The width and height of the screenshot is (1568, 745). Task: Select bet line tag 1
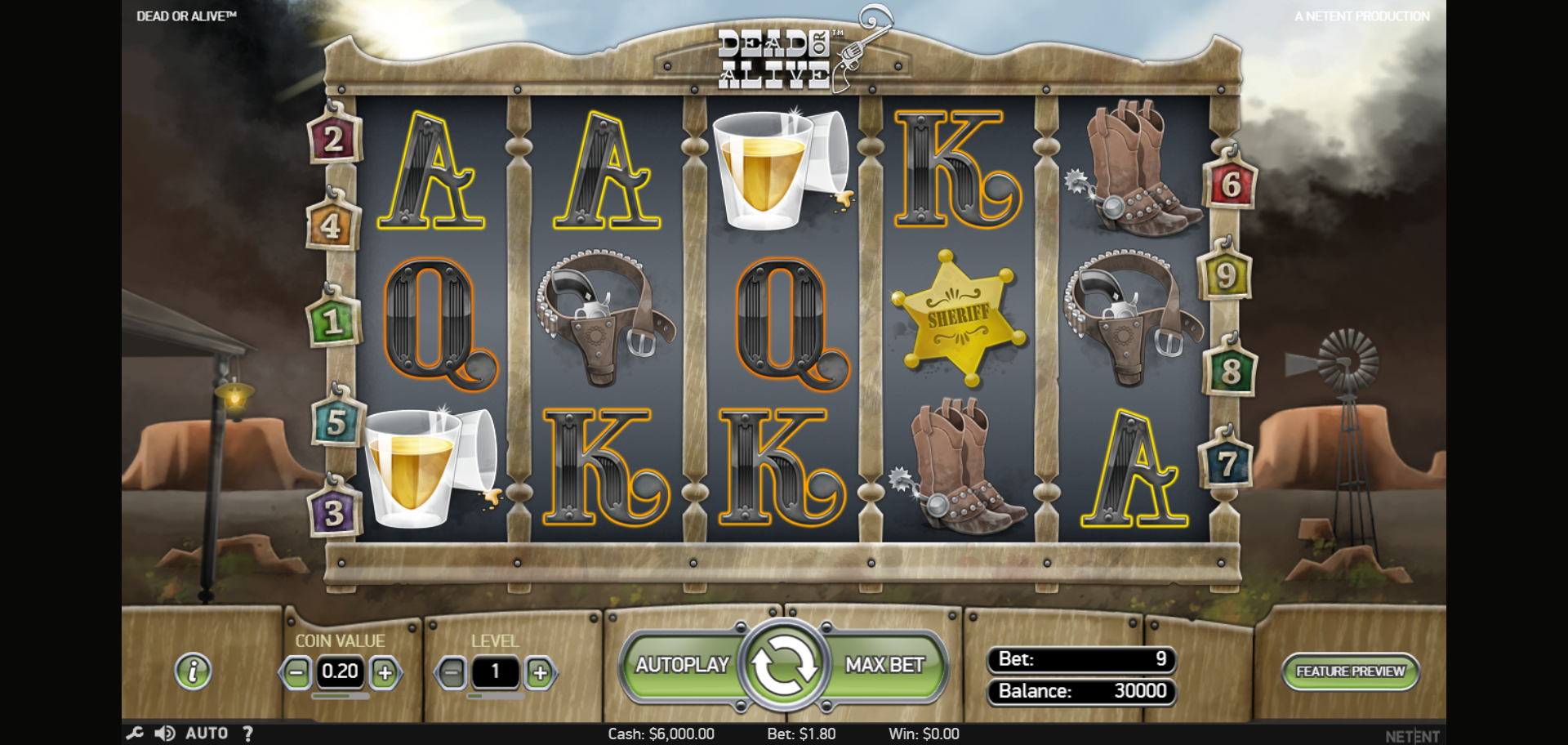click(332, 322)
